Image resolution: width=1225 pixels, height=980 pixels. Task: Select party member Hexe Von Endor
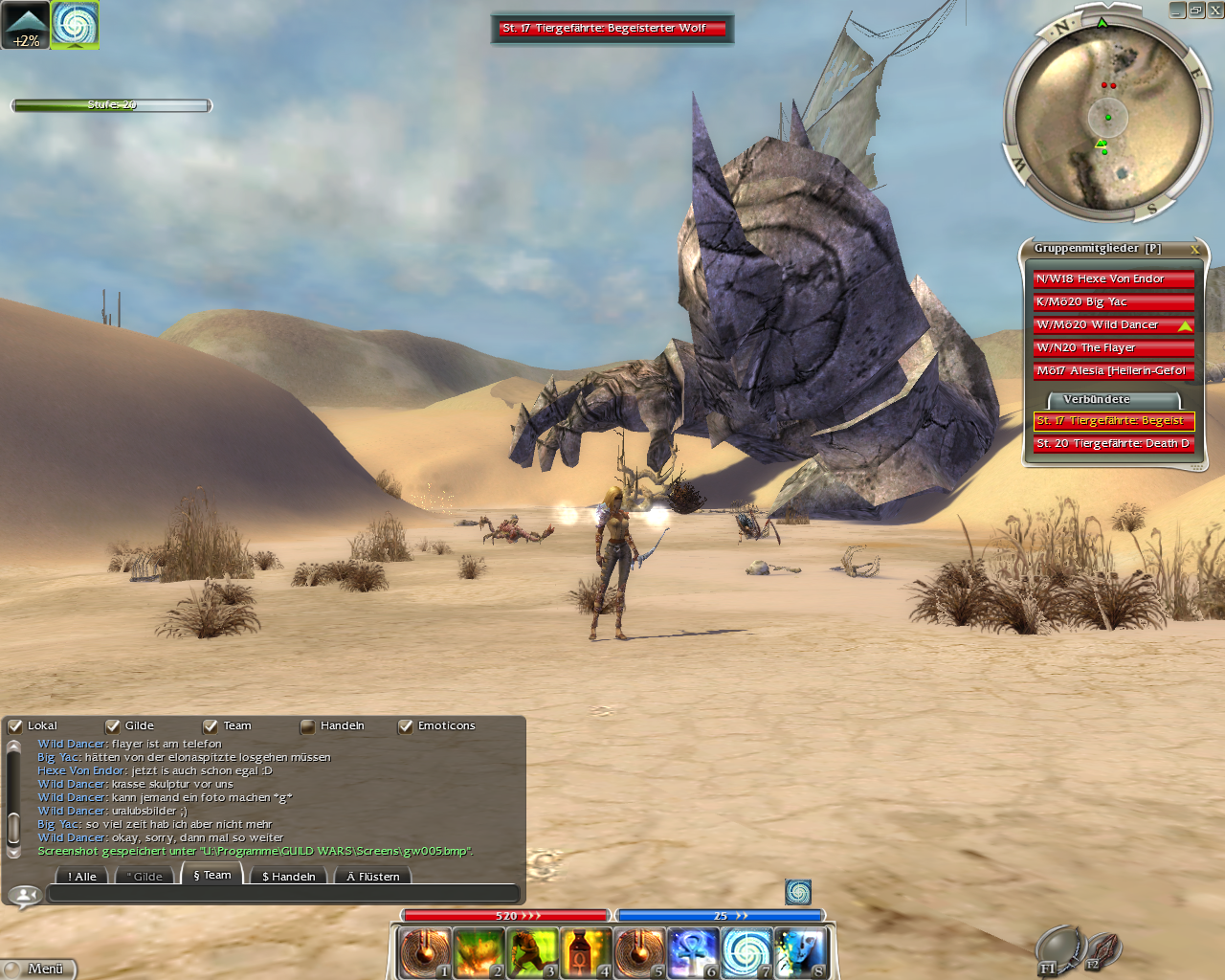tap(1113, 279)
